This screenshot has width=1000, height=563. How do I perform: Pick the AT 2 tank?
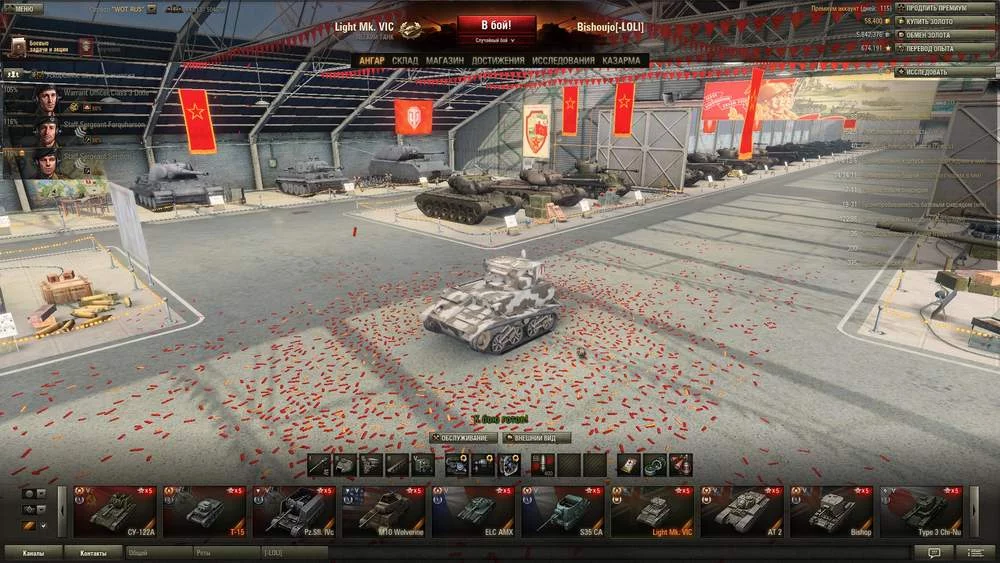click(743, 511)
